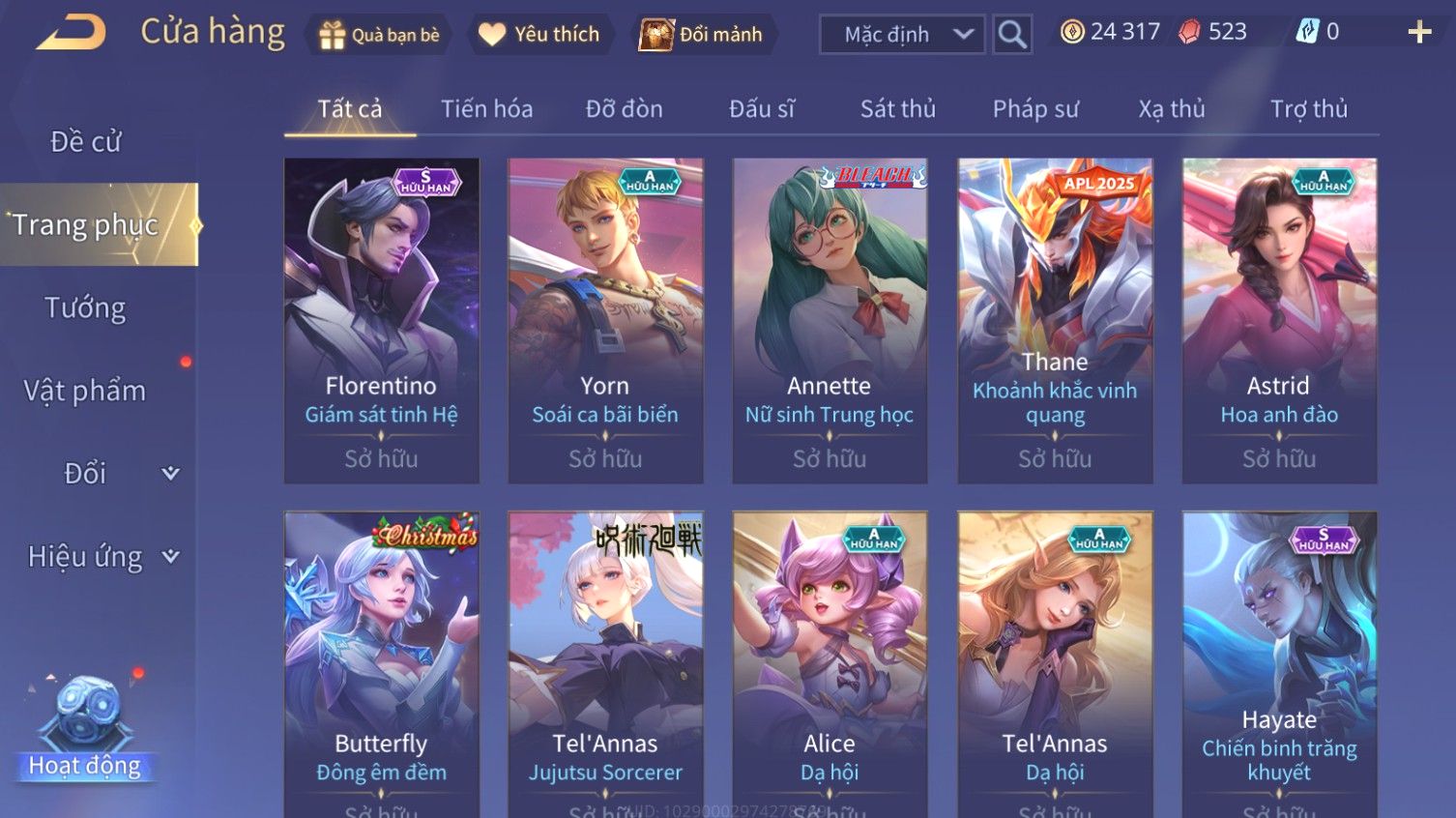Open the Đề cử menu section
The height and width of the screenshot is (818, 1456).
coord(85,142)
